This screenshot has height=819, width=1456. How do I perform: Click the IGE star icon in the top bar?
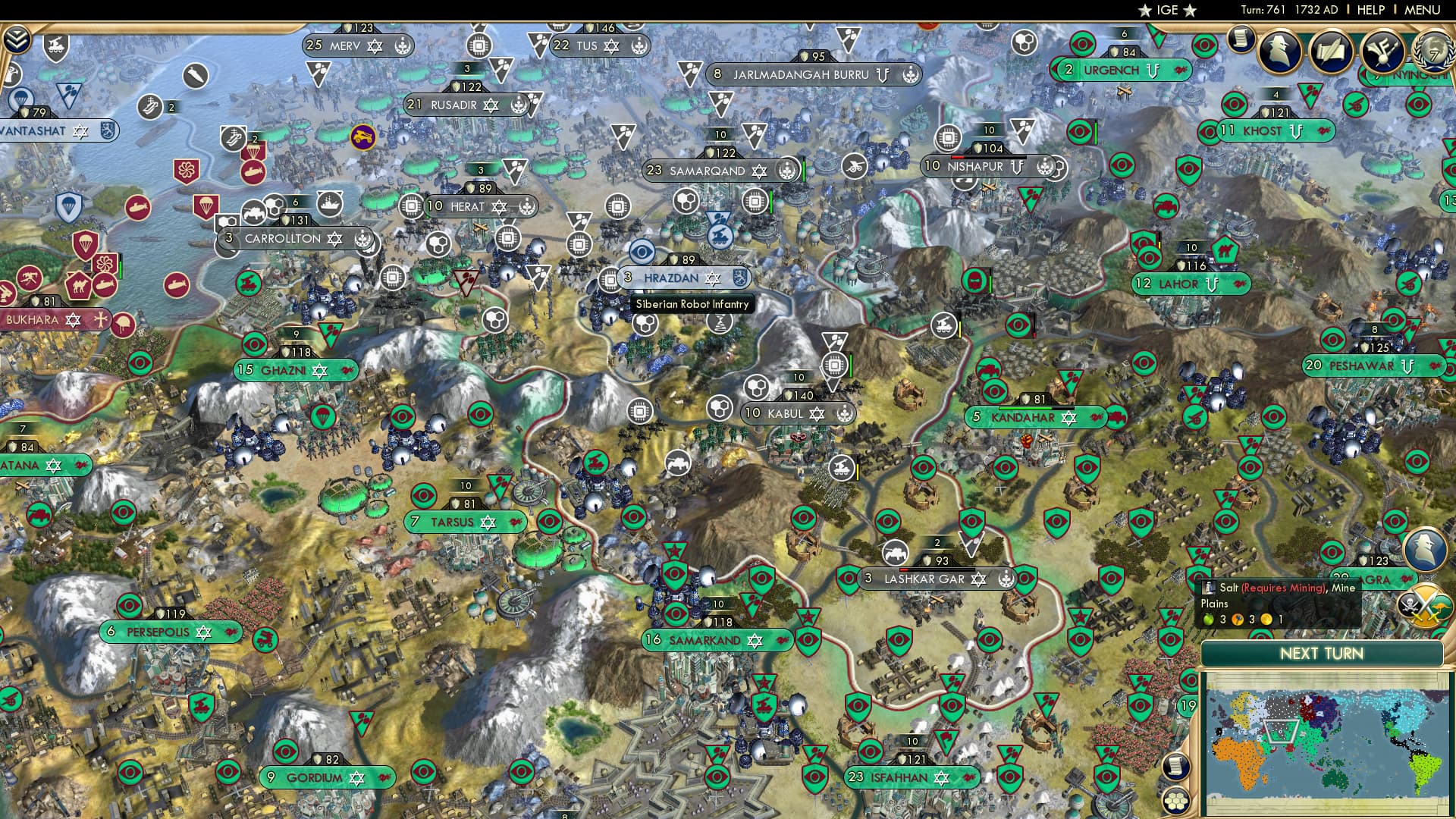(x=1145, y=11)
